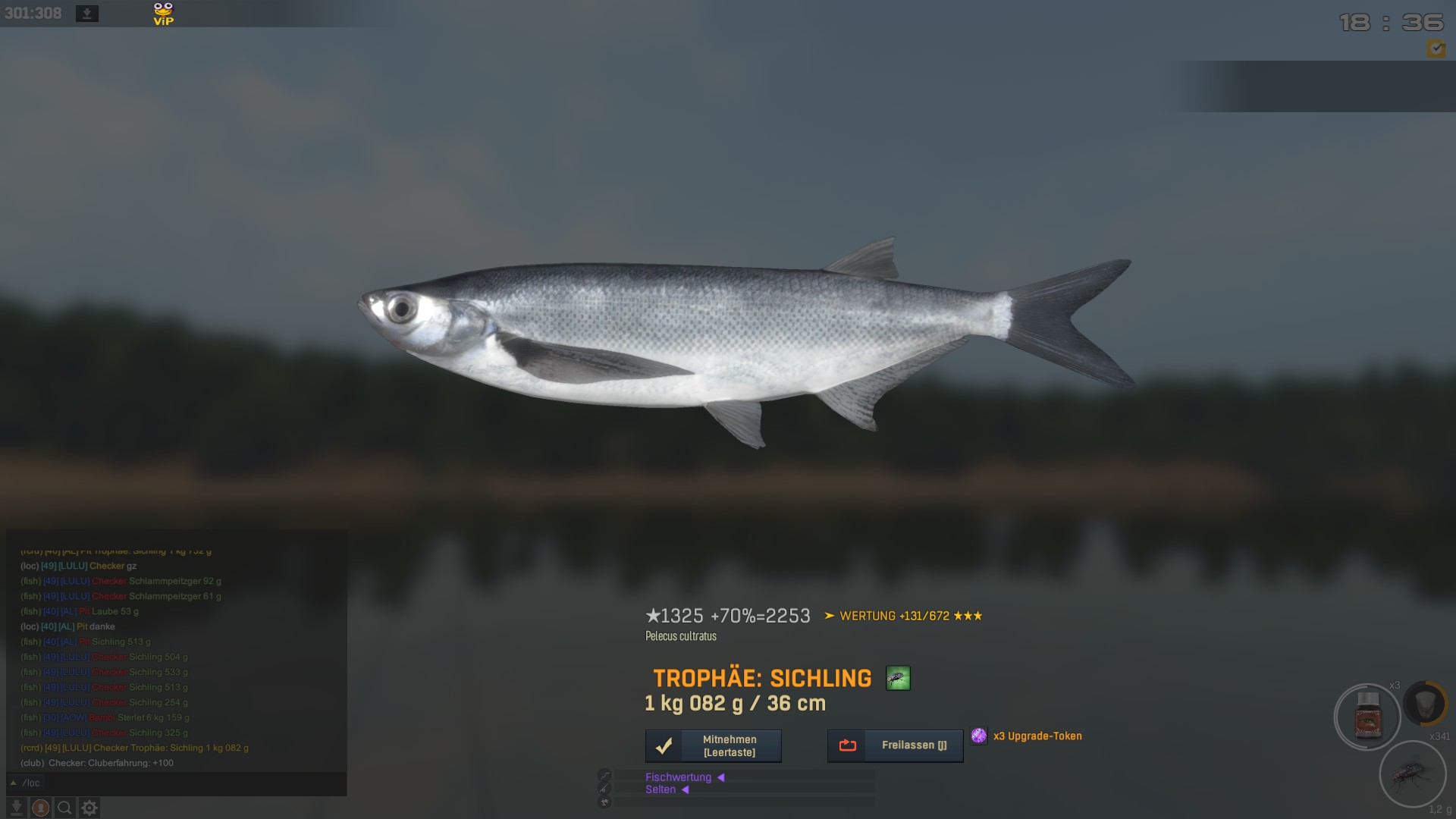Image resolution: width=1456 pixels, height=819 pixels.
Task: Release the fish with the Freilassen button
Action: [x=895, y=746]
